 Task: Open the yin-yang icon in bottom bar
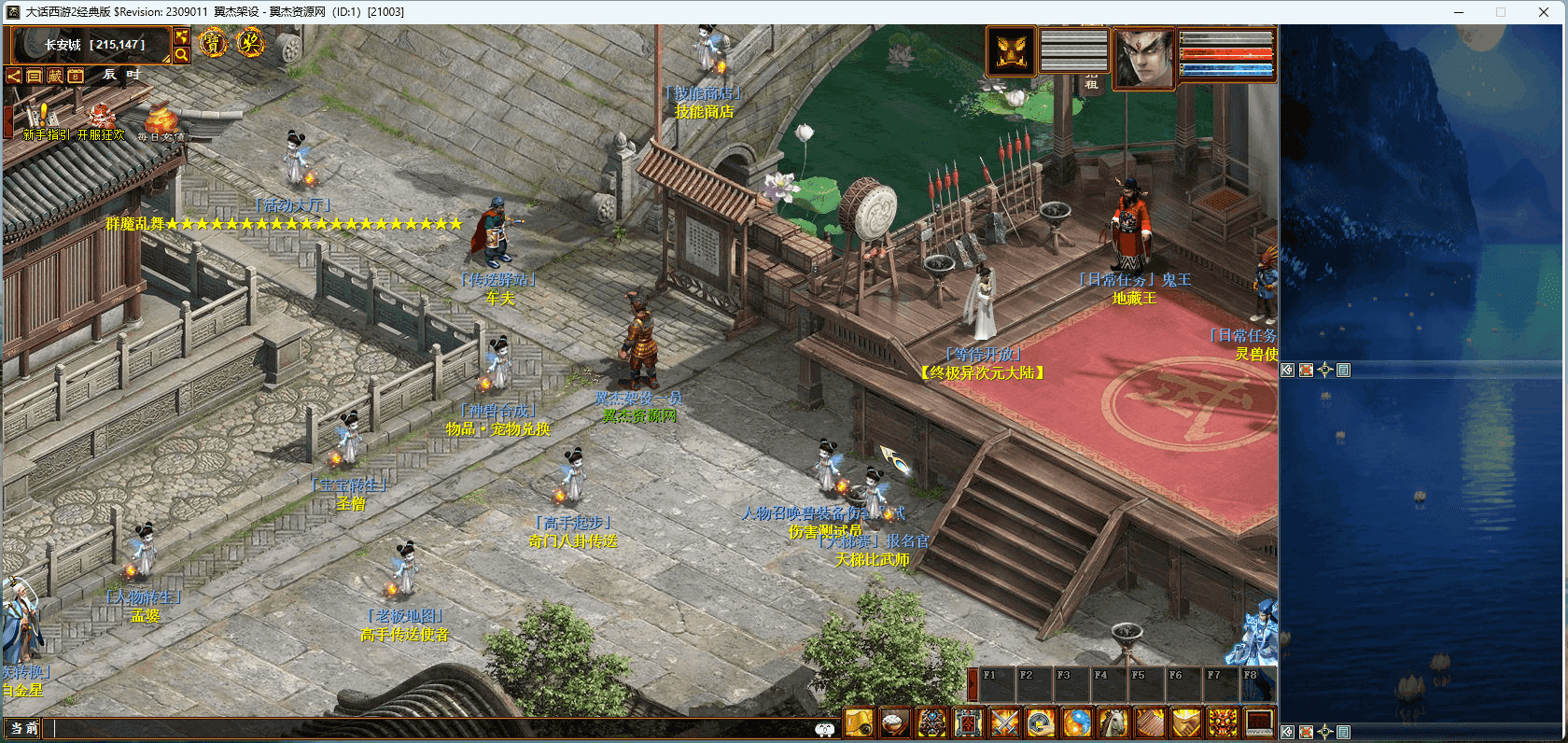[x=1077, y=722]
